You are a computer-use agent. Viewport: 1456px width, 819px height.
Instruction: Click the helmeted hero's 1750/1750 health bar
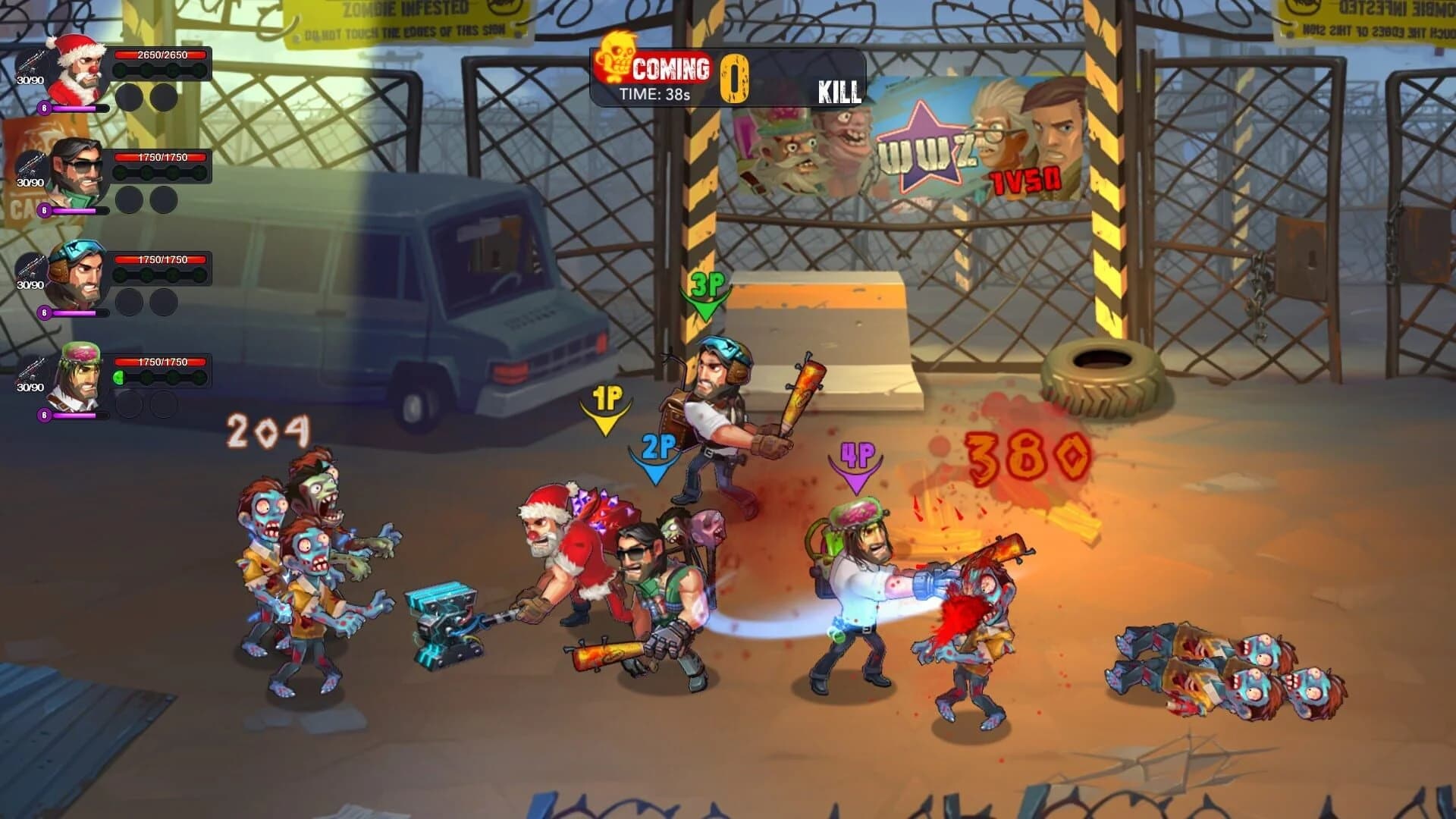coord(159,261)
